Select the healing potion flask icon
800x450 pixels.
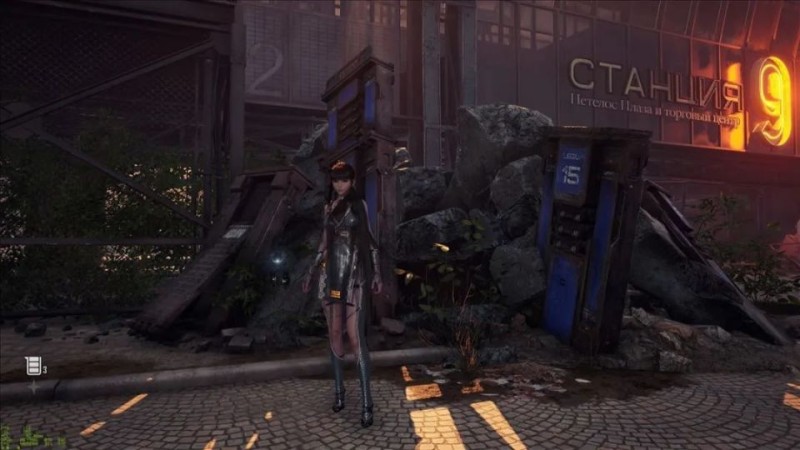(33, 366)
